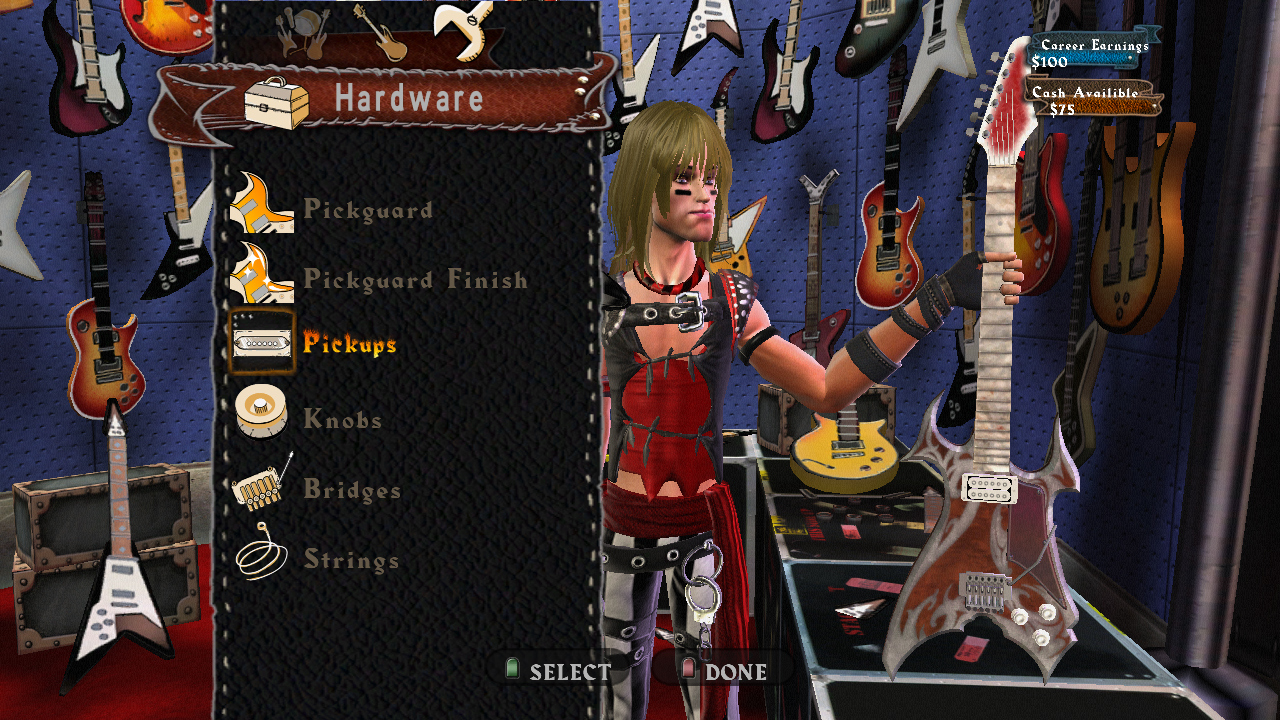Select Bridges from the Hardware menu
The width and height of the screenshot is (1280, 720).
[352, 490]
